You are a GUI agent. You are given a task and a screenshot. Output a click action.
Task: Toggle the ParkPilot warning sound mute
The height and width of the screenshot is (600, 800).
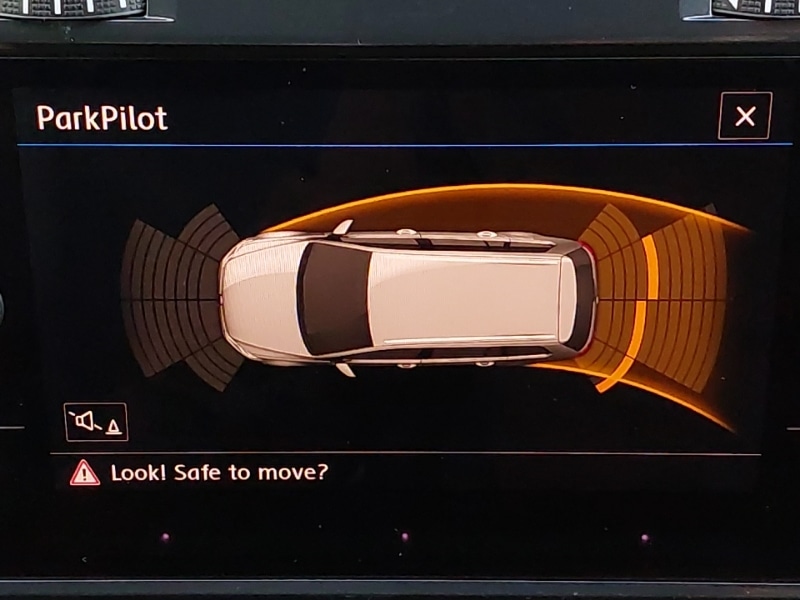pyautogui.click(x=97, y=422)
